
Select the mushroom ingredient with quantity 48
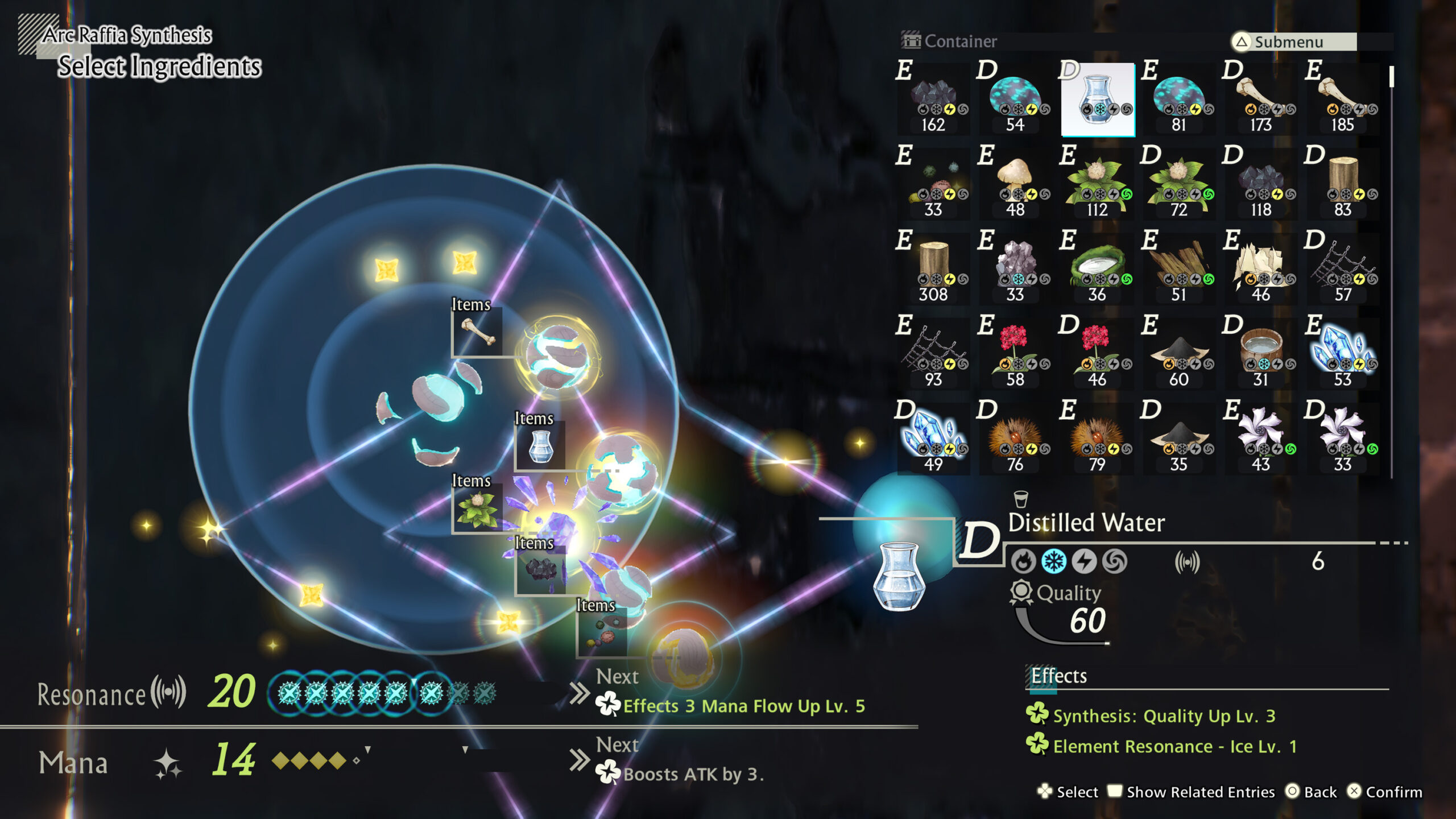coord(1015,182)
